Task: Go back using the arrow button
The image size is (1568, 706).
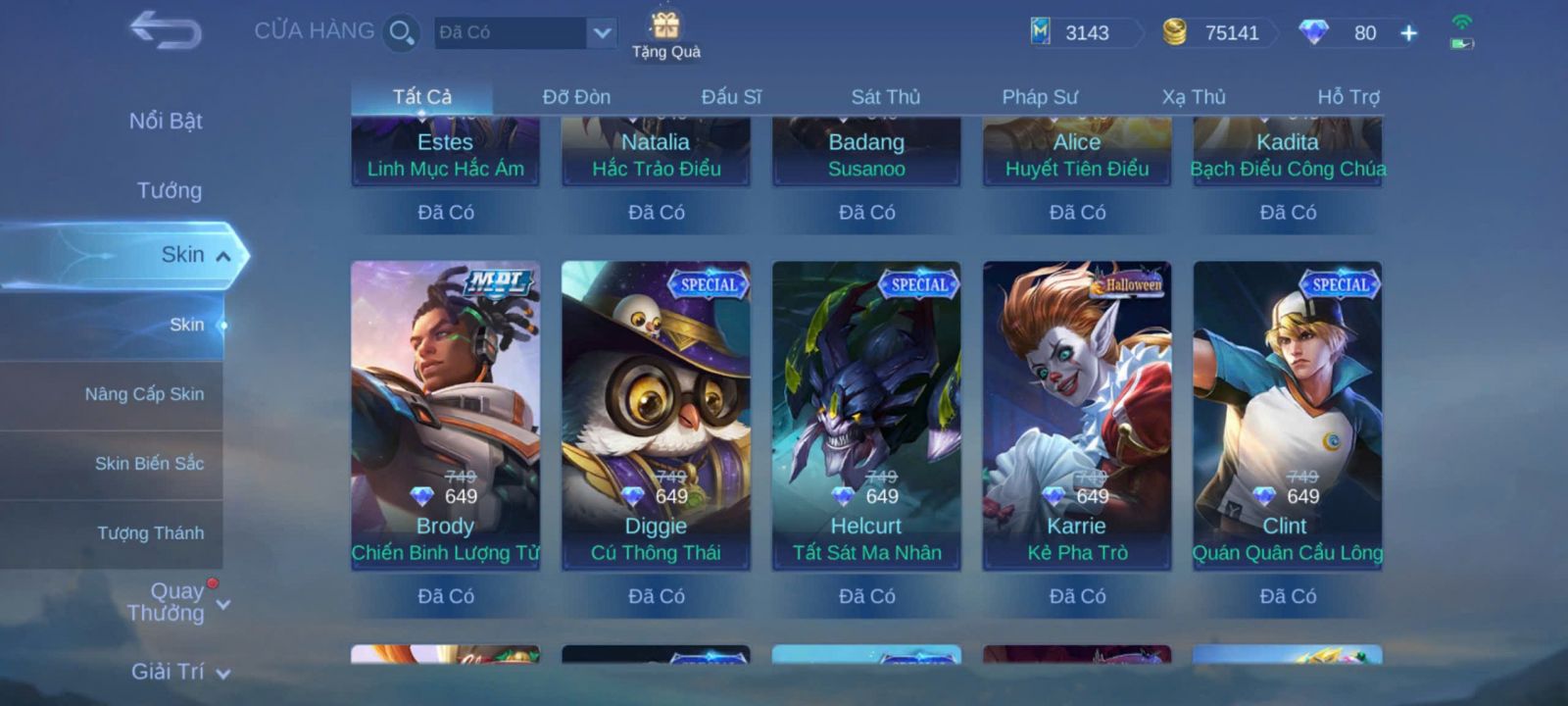Action: coord(165,30)
